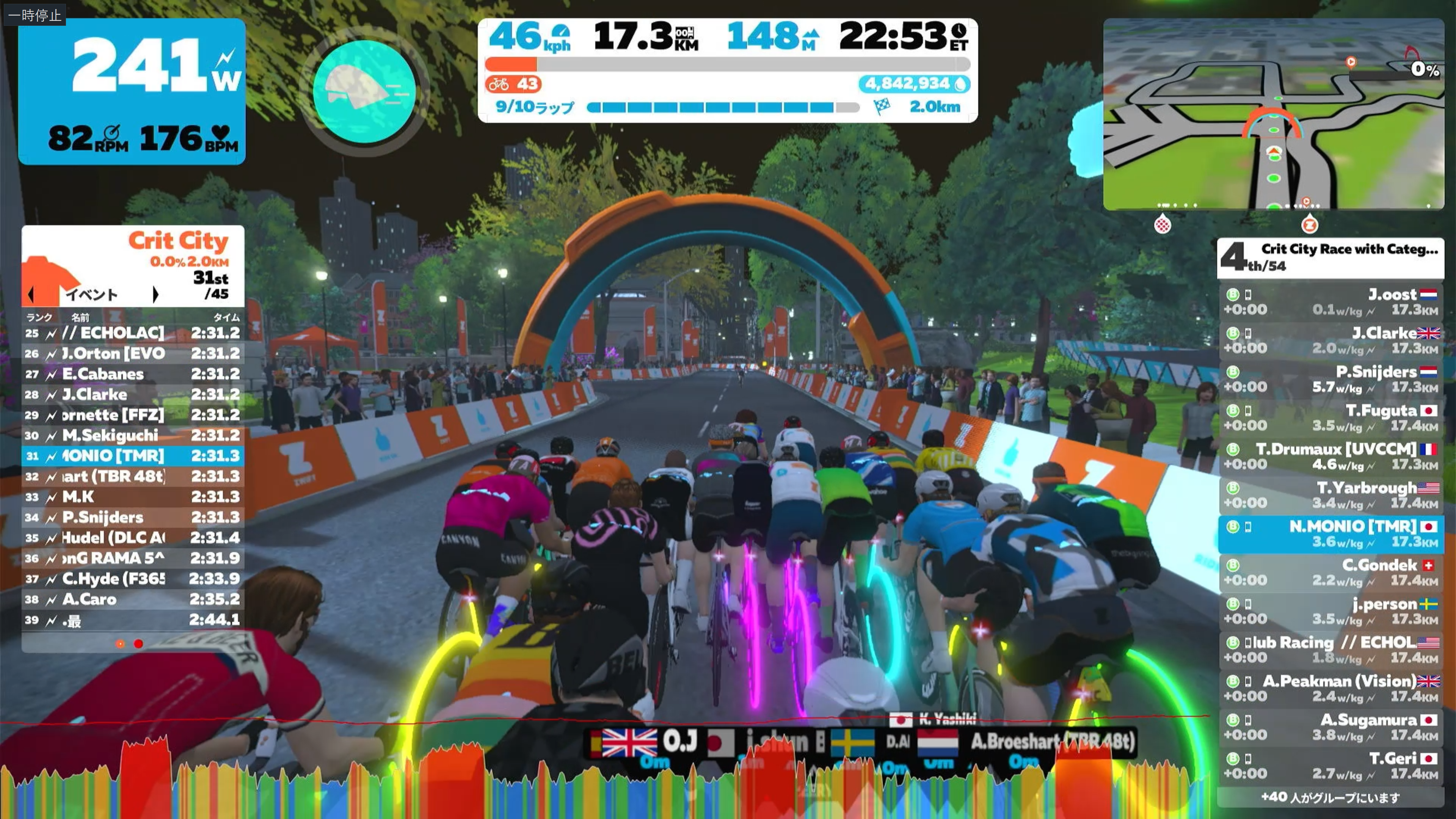Choose A.Peakman (Vision) rider row

point(1330,689)
